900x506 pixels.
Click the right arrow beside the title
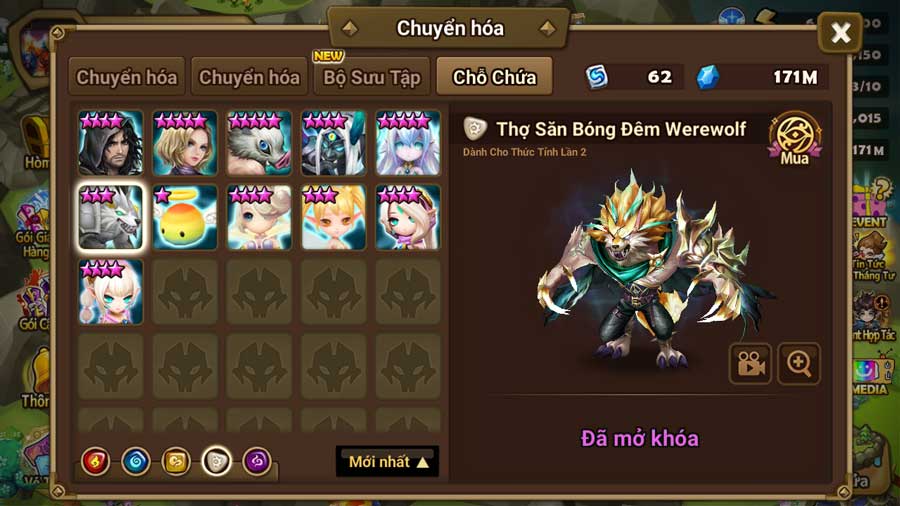[x=547, y=28]
